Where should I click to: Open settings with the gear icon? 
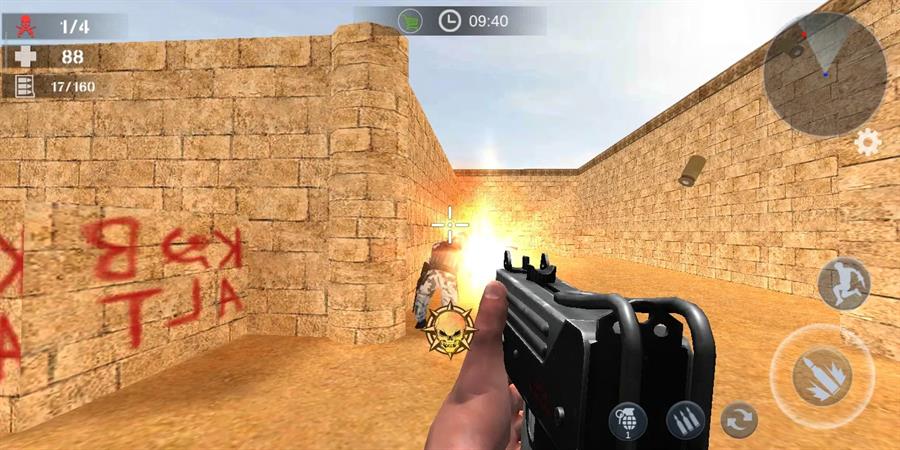867,143
